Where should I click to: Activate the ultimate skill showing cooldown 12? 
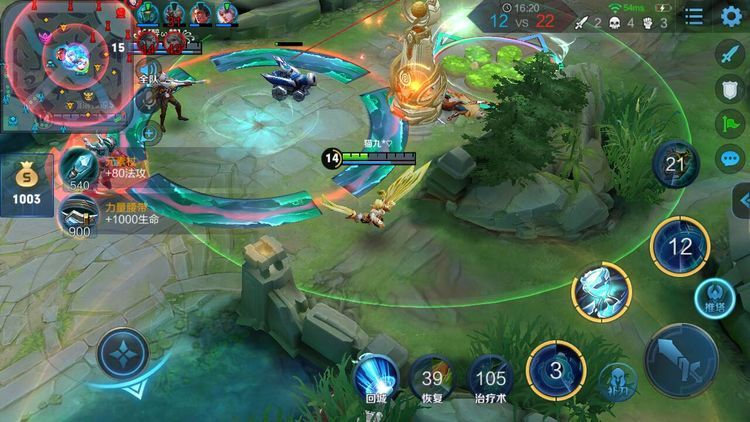pyautogui.click(x=680, y=245)
